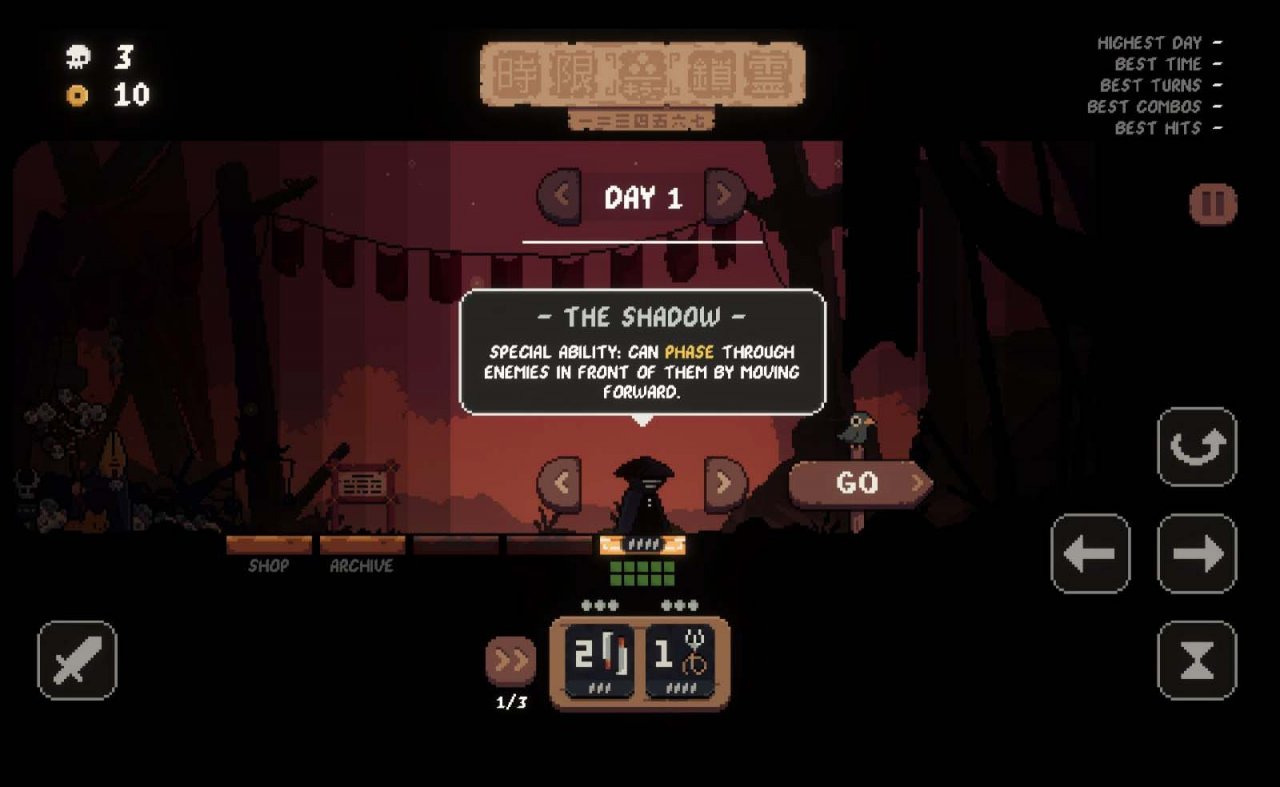Click the skull counter icon
This screenshot has height=787, width=1280.
(76, 58)
